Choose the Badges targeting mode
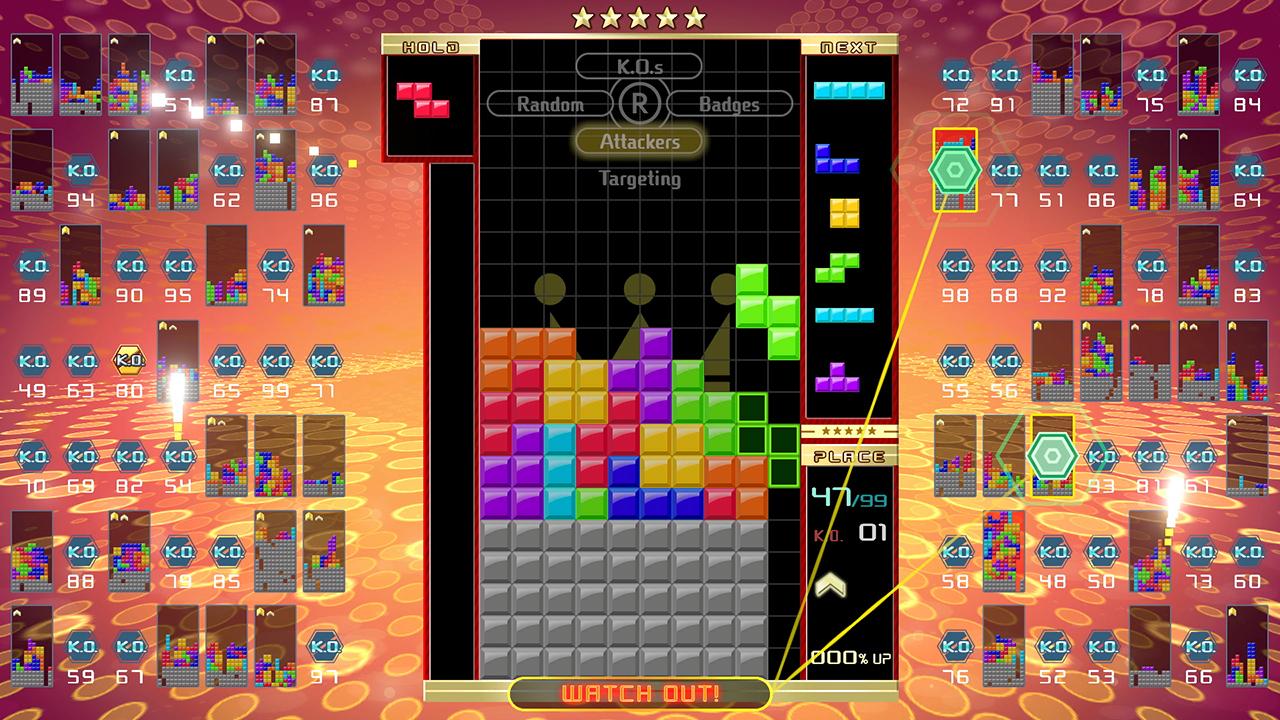The image size is (1280, 720). tap(731, 103)
